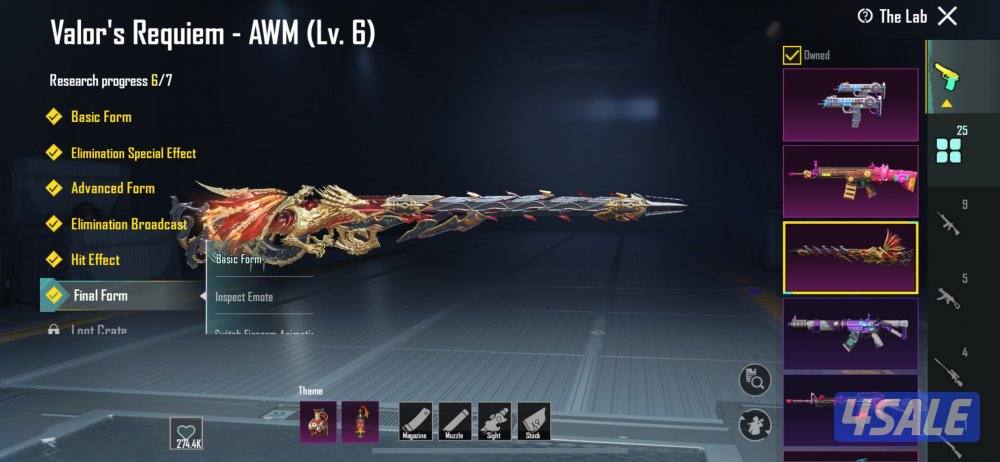View the Advanced Form stage
1000x462 pixels.
pos(112,188)
